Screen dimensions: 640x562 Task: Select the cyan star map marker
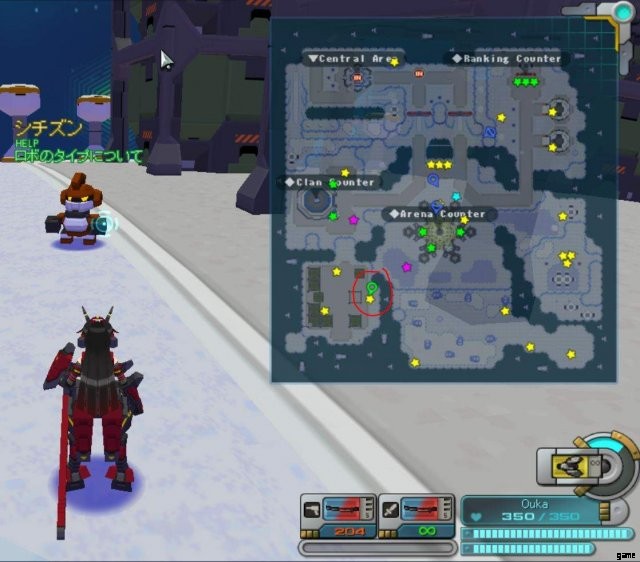point(456,197)
